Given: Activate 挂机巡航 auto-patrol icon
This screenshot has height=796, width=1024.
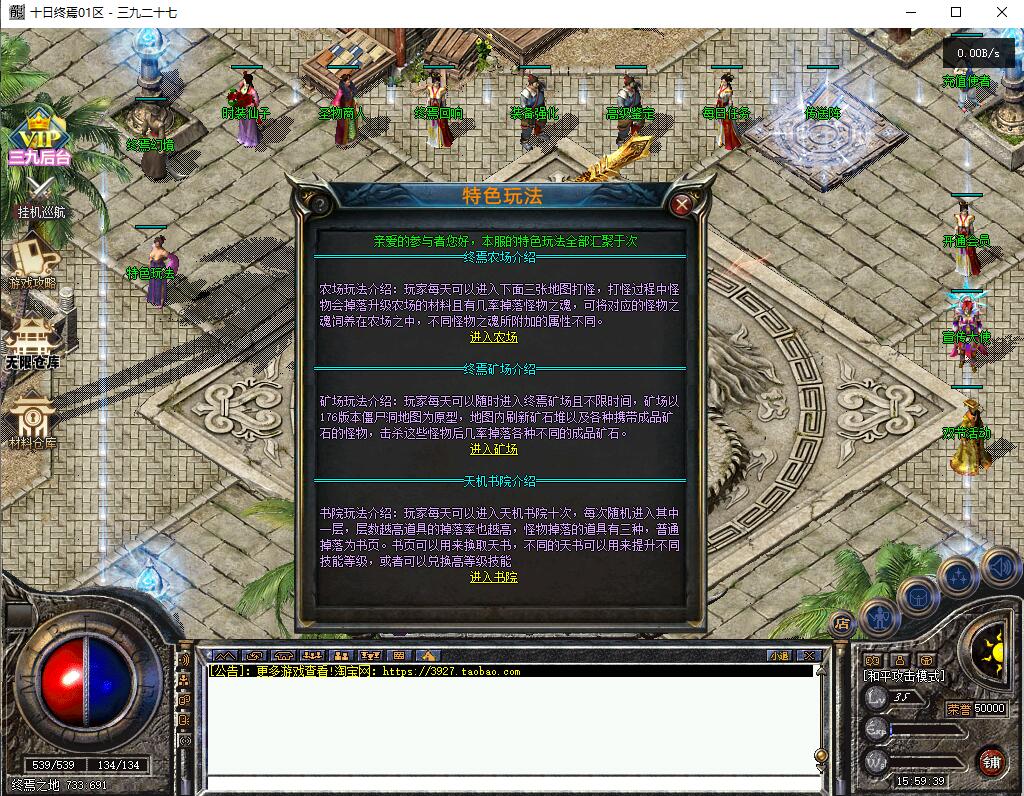Looking at the screenshot, I should click(x=41, y=197).
